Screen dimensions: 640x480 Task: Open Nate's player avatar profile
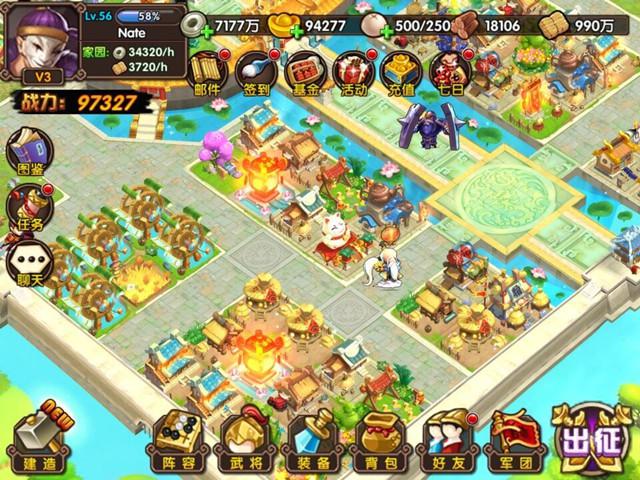pos(41,41)
